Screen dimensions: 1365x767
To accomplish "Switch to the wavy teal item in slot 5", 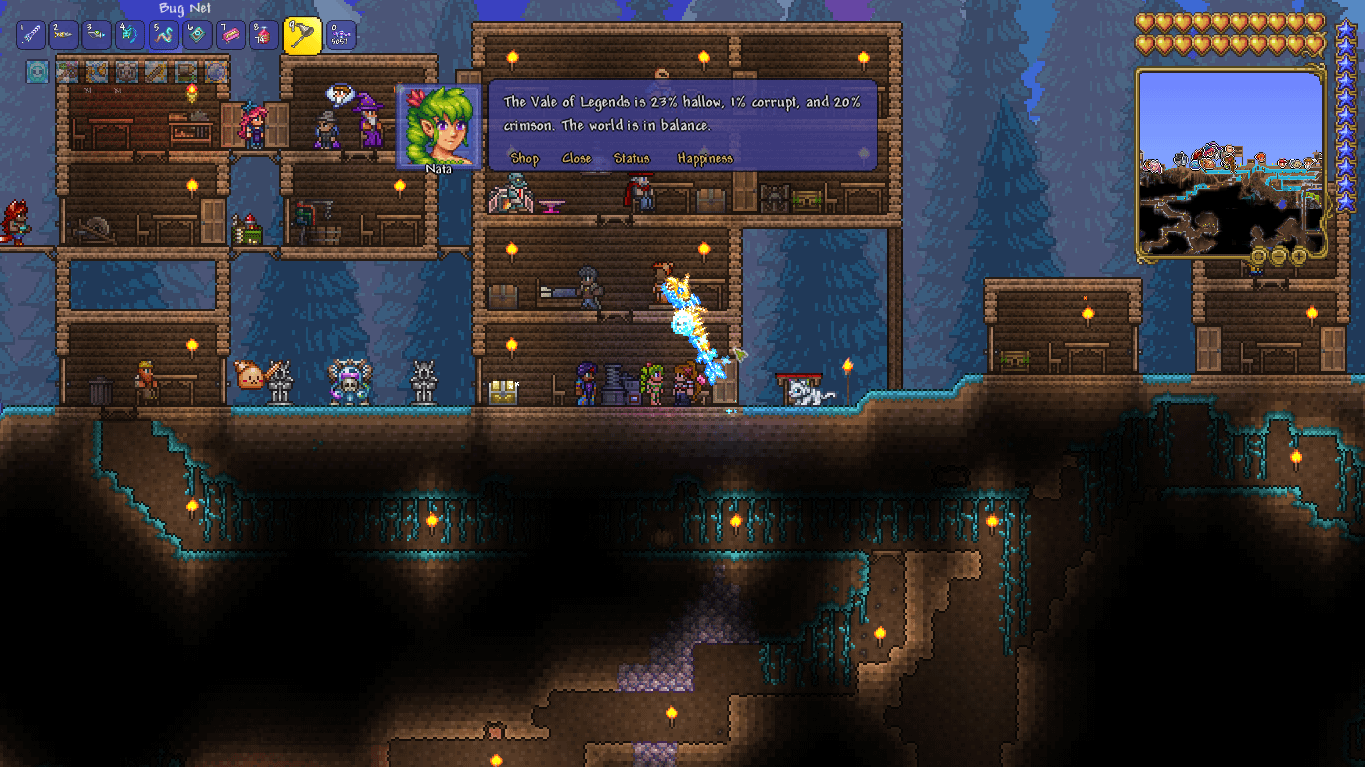I will point(164,36).
